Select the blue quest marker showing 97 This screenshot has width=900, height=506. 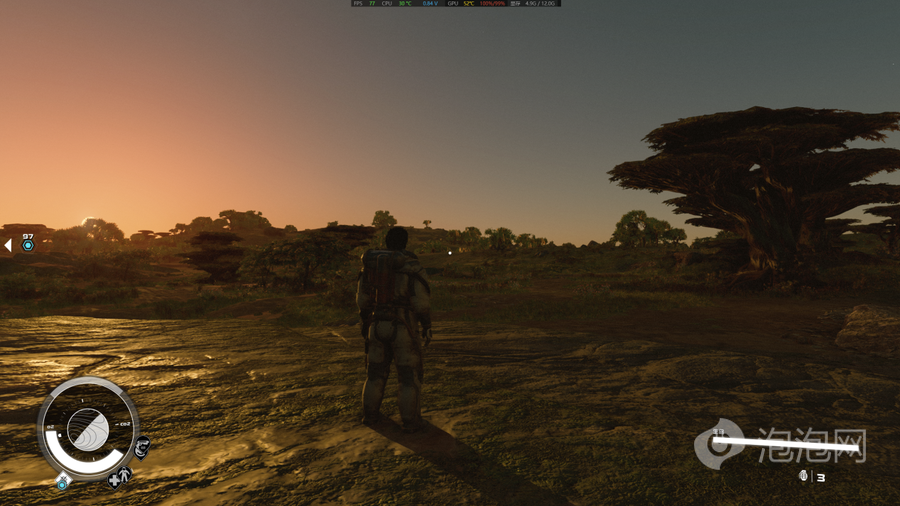[28, 245]
